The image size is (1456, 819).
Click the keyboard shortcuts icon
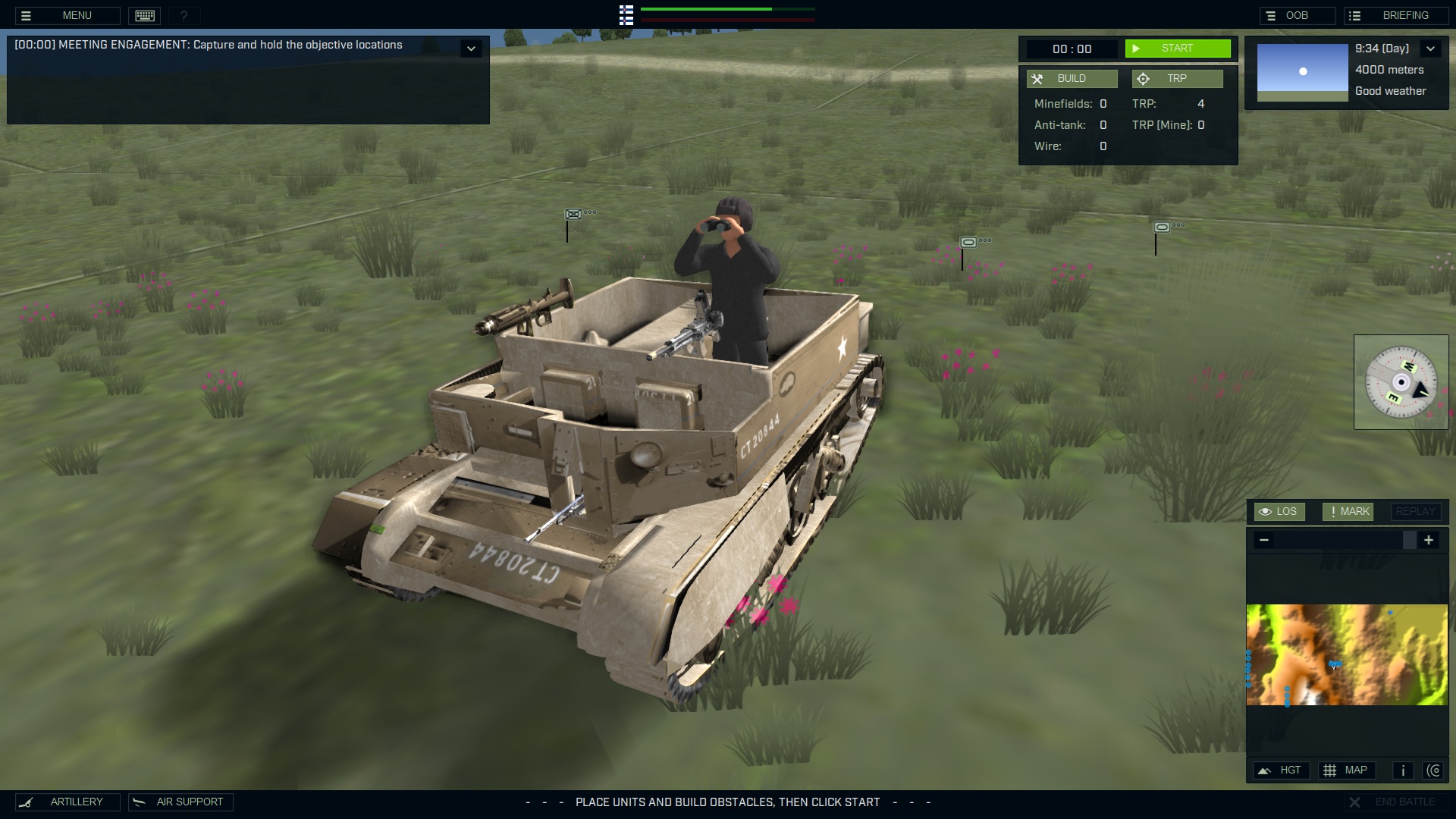(145, 15)
